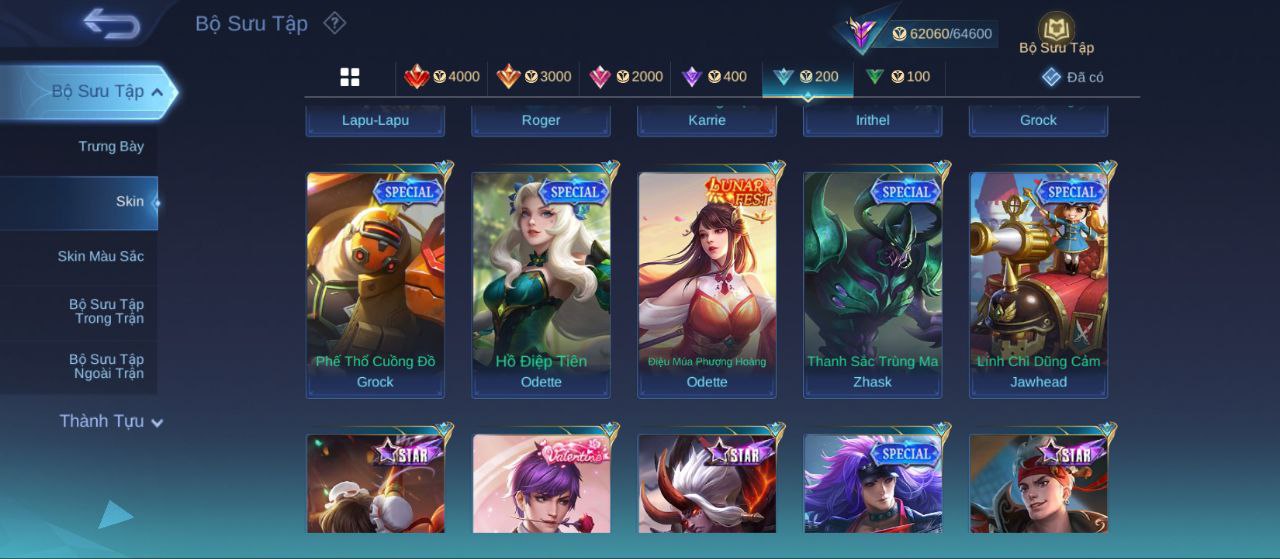This screenshot has width=1280, height=559.
Task: Open the Skin Màu Sắc entry
Action: click(100, 257)
